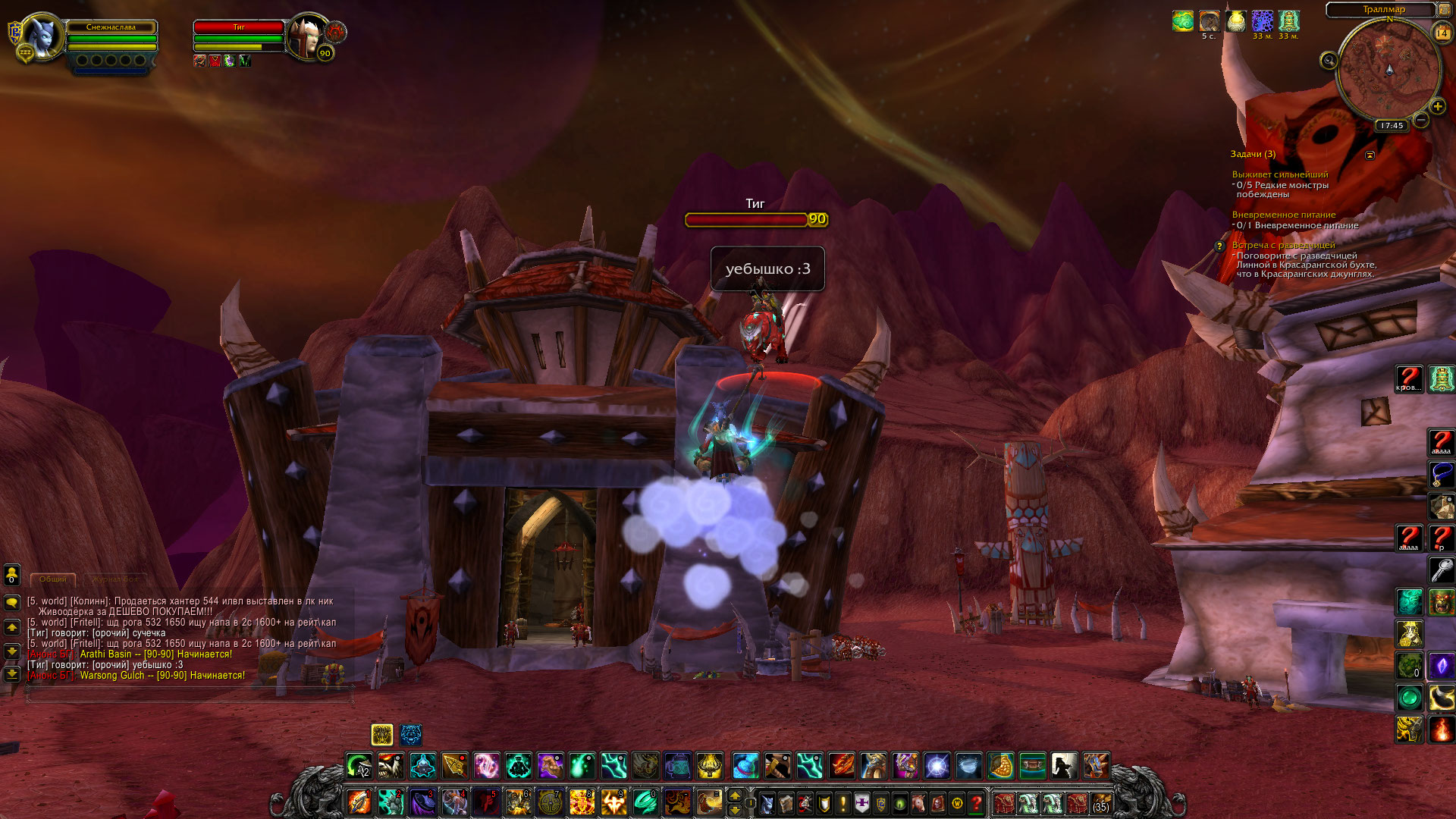Image resolution: width=1456 pixels, height=819 pixels.
Task: Toggle minimap tracking magnifier button
Action: (1329, 61)
